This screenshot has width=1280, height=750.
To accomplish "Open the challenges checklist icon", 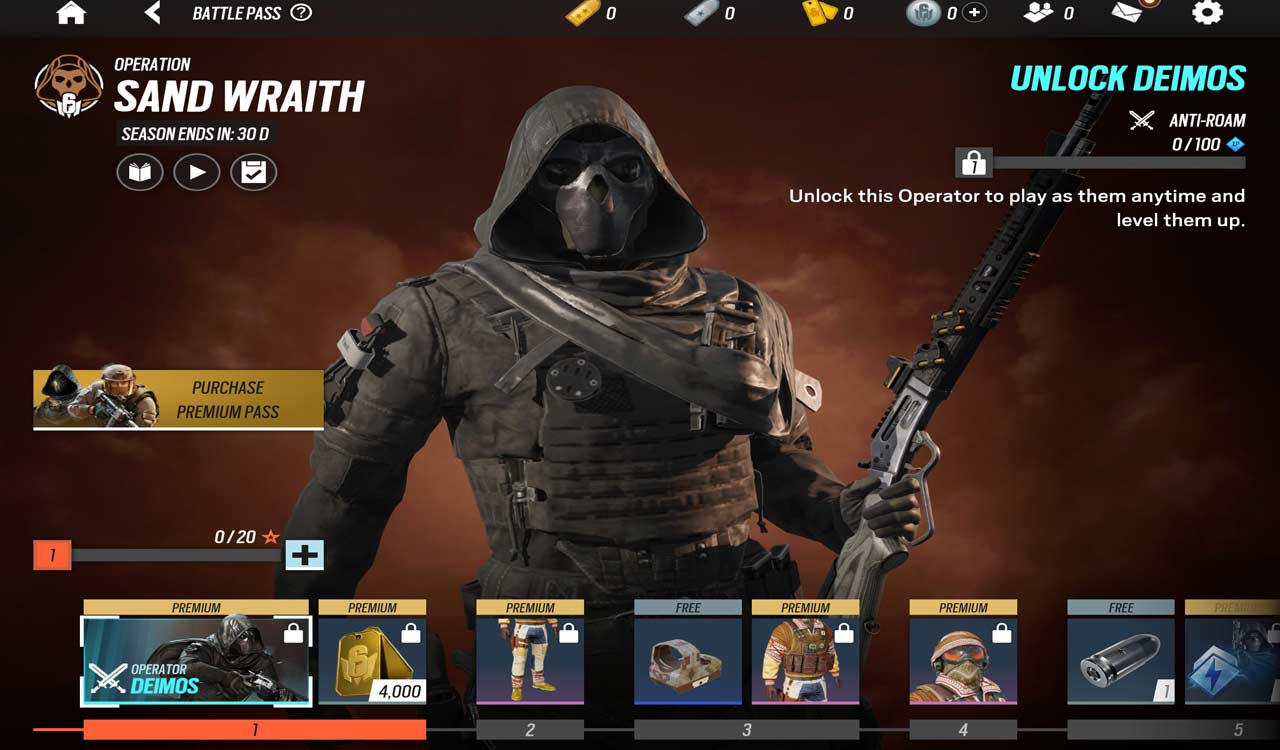I will point(254,172).
